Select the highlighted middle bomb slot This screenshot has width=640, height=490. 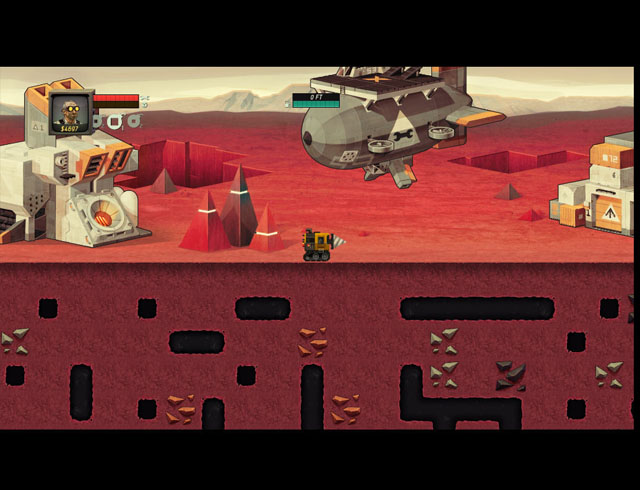[115, 122]
